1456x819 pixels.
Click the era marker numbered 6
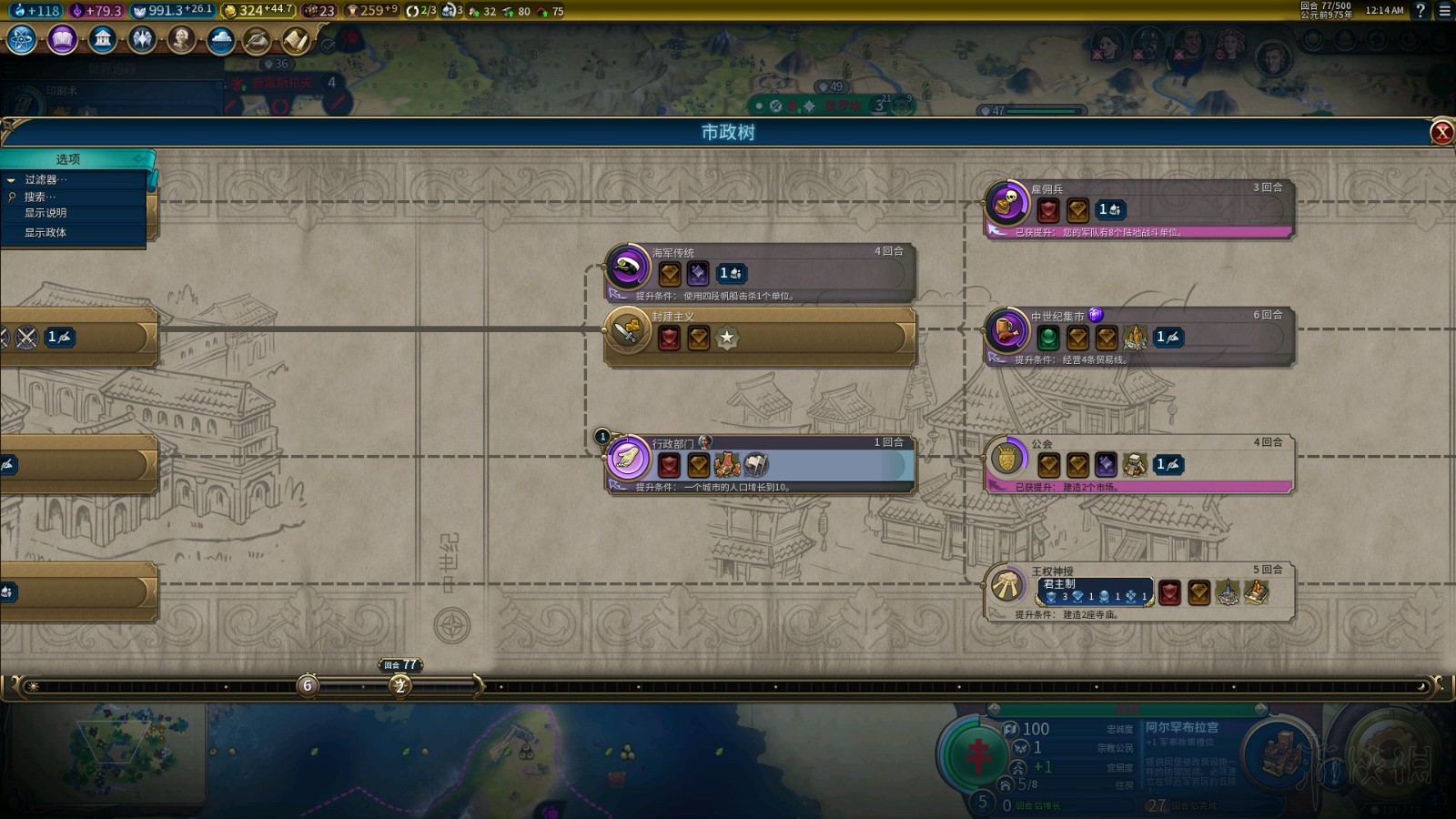click(308, 685)
